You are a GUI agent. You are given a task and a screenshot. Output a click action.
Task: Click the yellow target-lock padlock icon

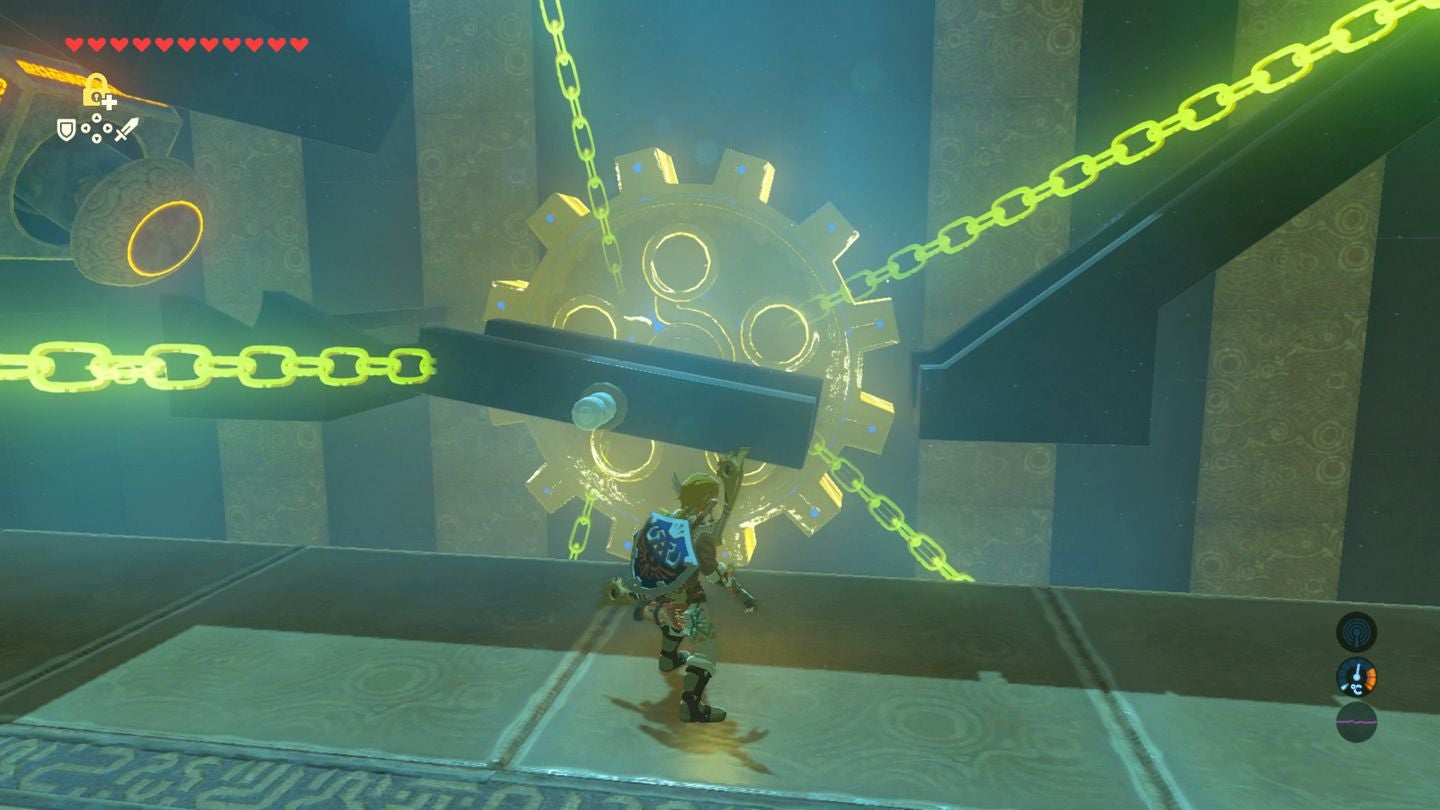[95, 90]
